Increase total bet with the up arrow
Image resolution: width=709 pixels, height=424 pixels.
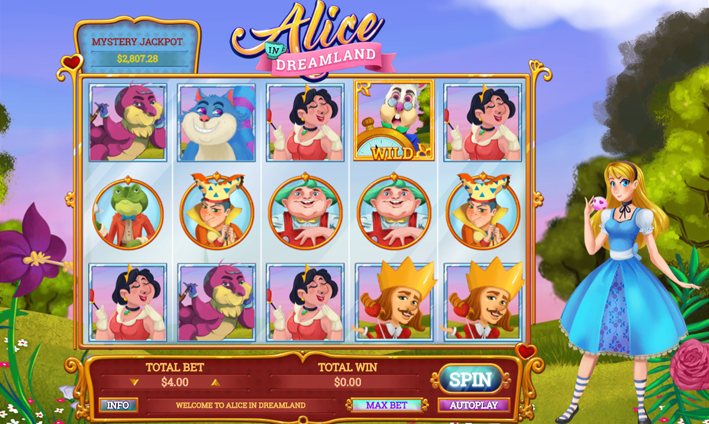click(x=214, y=382)
